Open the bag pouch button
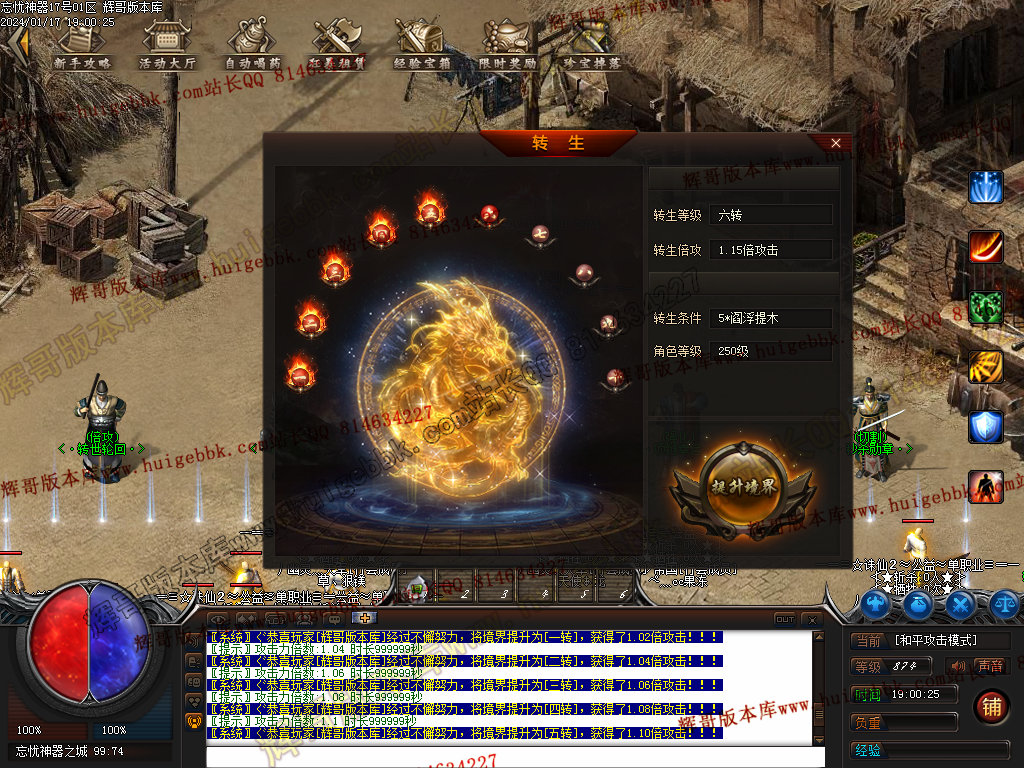Viewport: 1024px width, 768px height. pos(919,603)
